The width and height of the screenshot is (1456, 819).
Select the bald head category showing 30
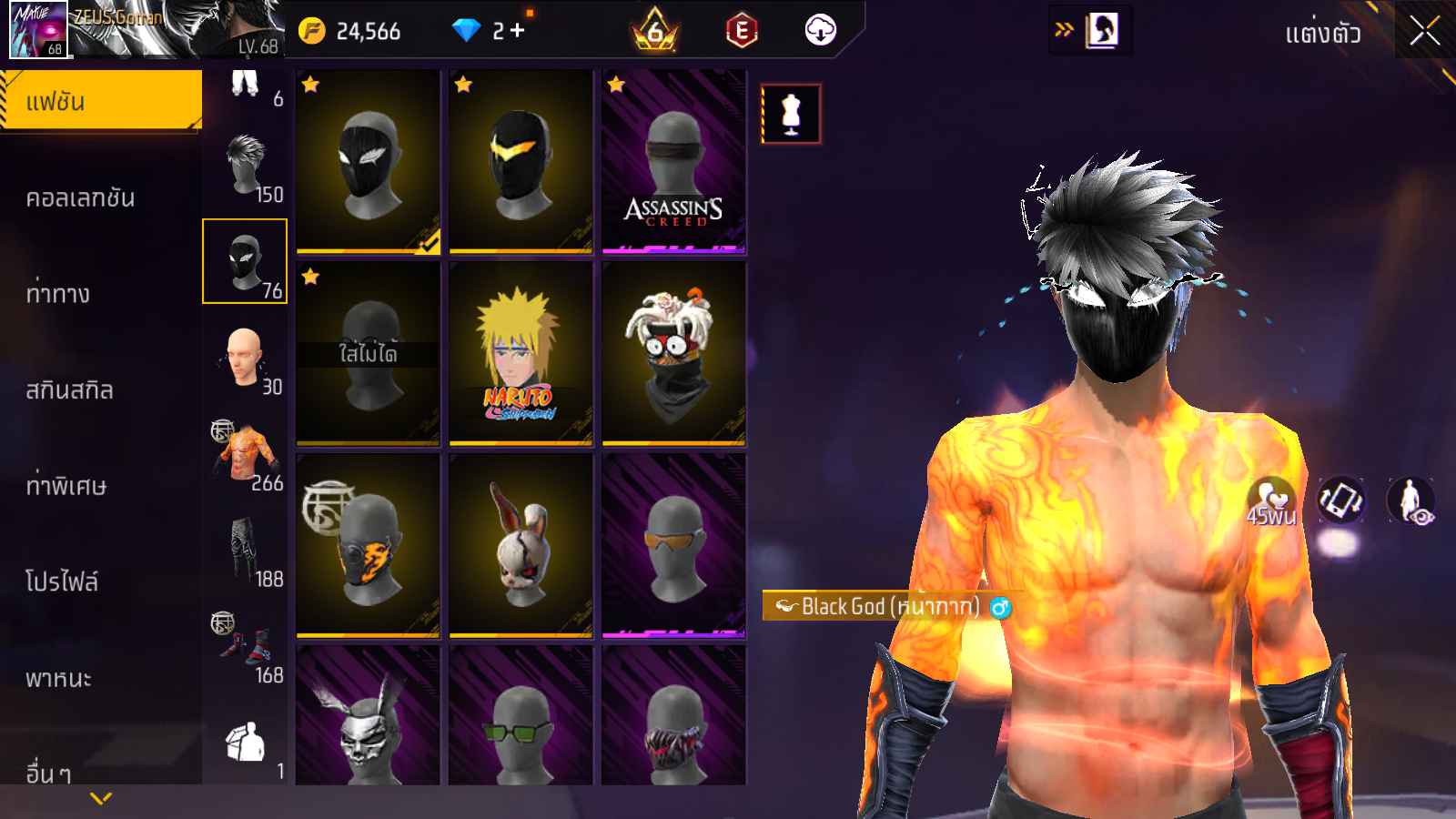[245, 359]
